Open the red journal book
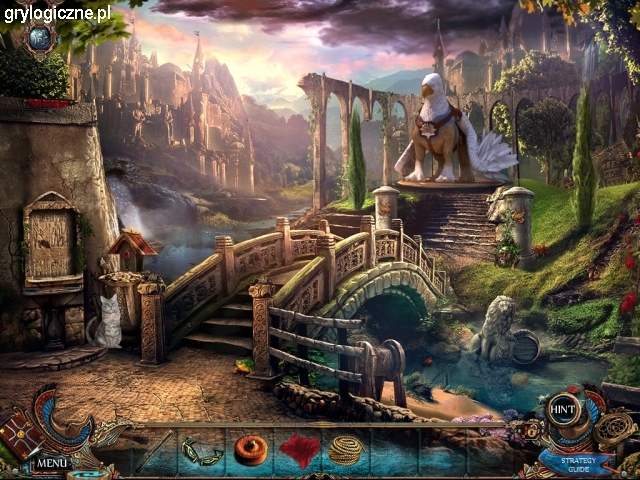Screen dimensions: 640x480 click(19, 436)
